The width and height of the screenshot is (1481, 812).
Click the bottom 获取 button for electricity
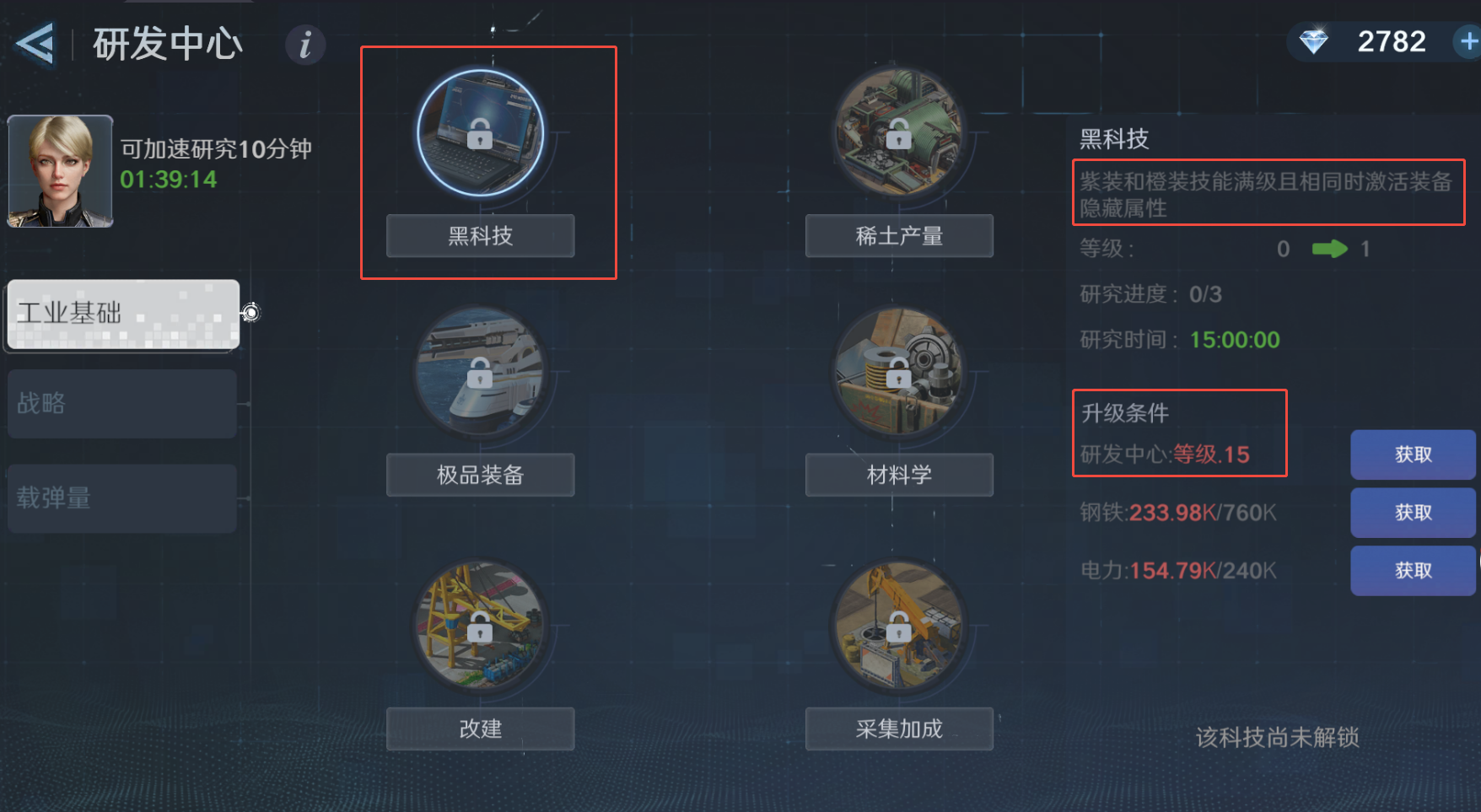[1413, 571]
